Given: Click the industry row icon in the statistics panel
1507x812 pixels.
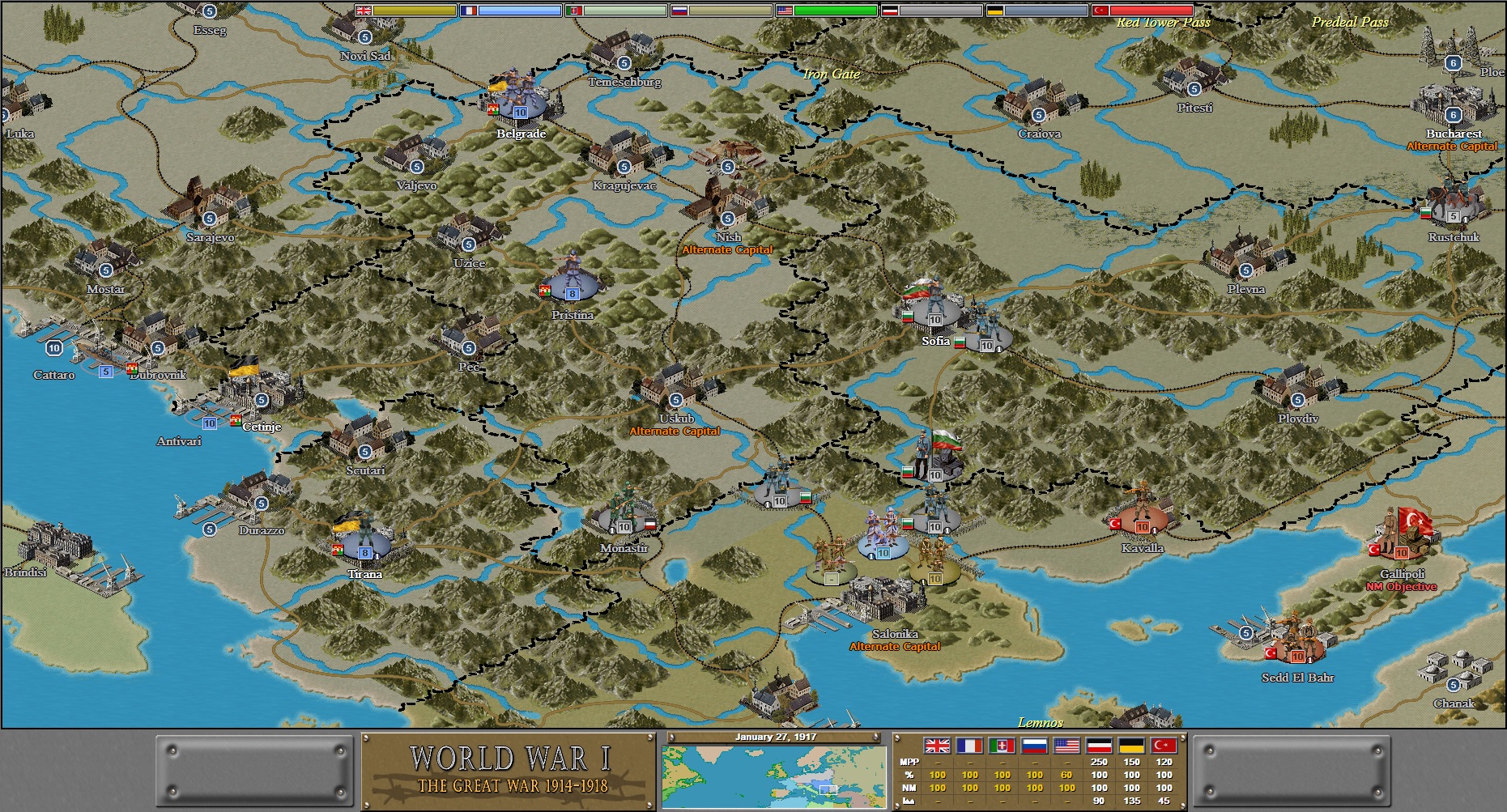Looking at the screenshot, I should click(908, 800).
